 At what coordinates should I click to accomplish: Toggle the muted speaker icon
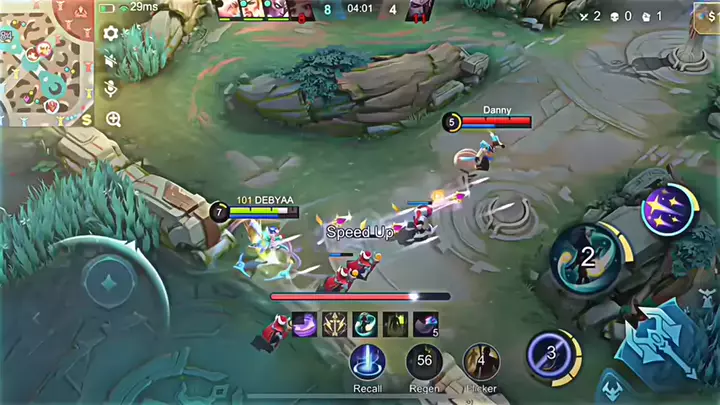click(111, 62)
